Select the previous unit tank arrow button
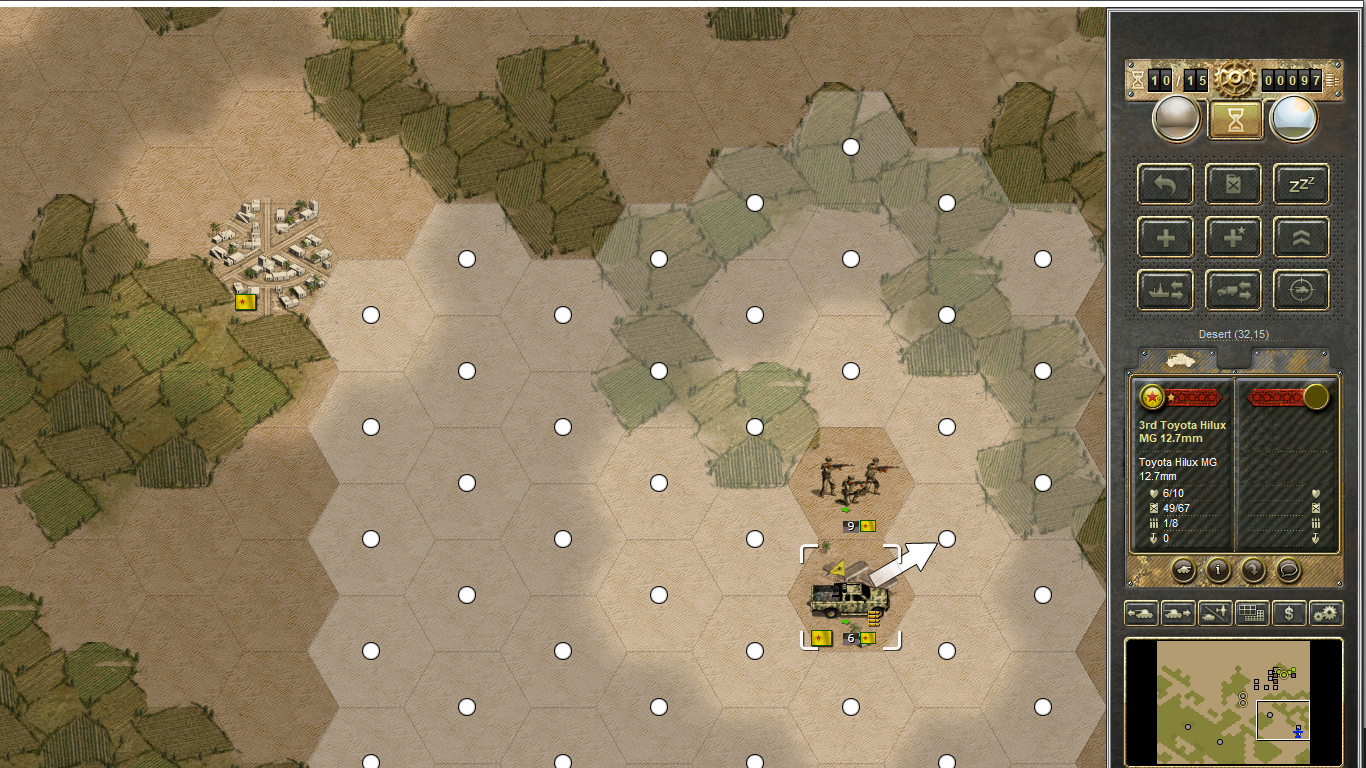1366x768 pixels. click(1141, 613)
